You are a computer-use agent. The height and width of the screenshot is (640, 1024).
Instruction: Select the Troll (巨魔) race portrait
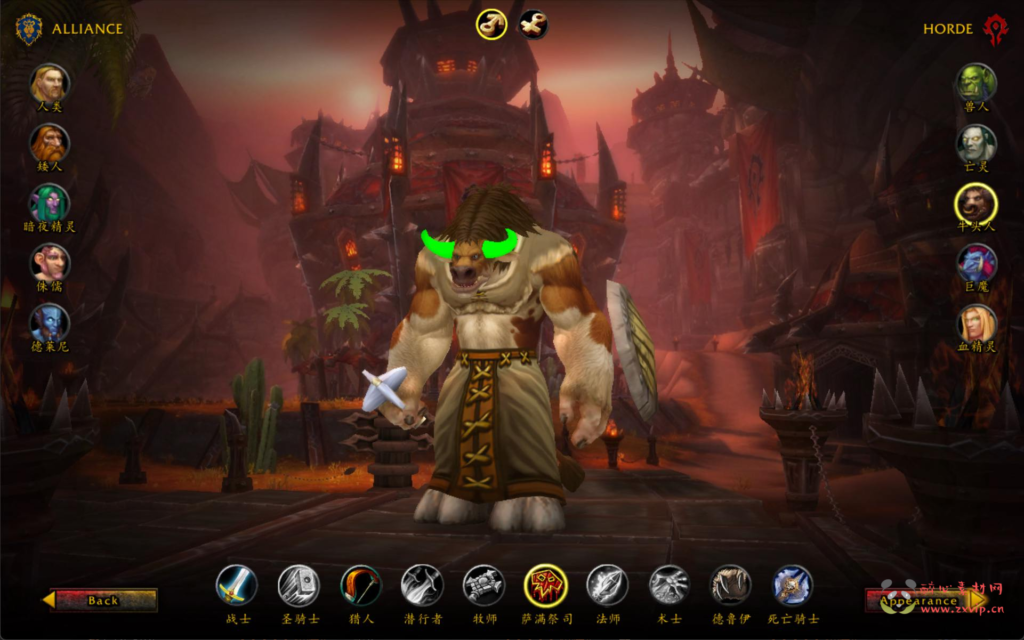point(976,263)
